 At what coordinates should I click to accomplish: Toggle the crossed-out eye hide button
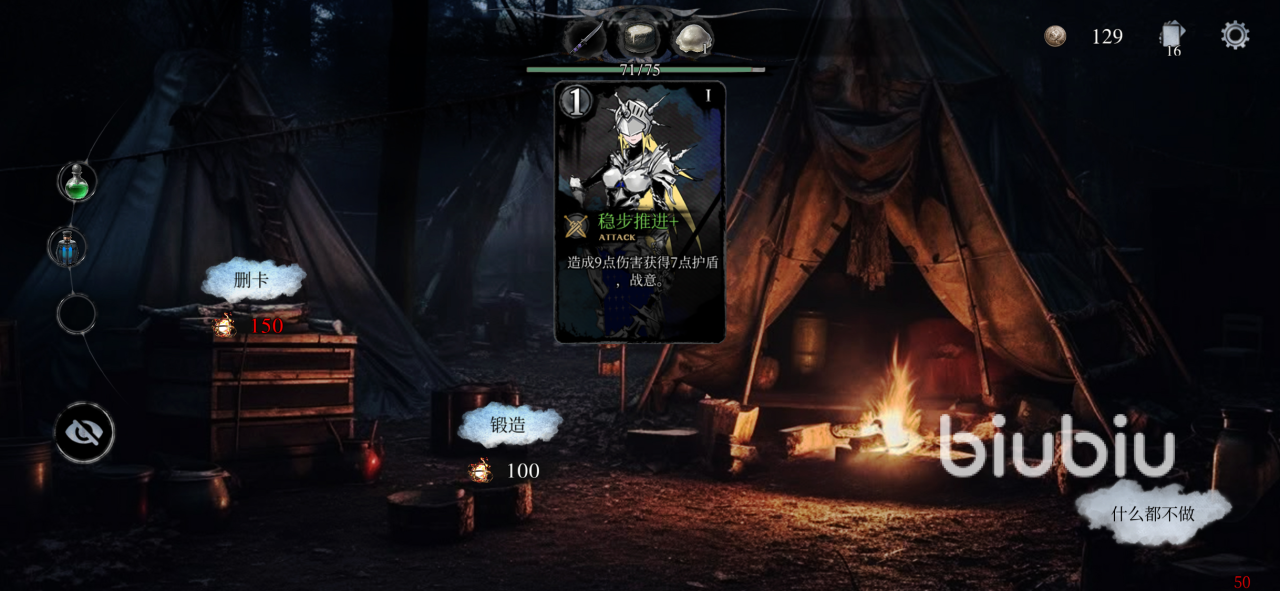[84, 433]
